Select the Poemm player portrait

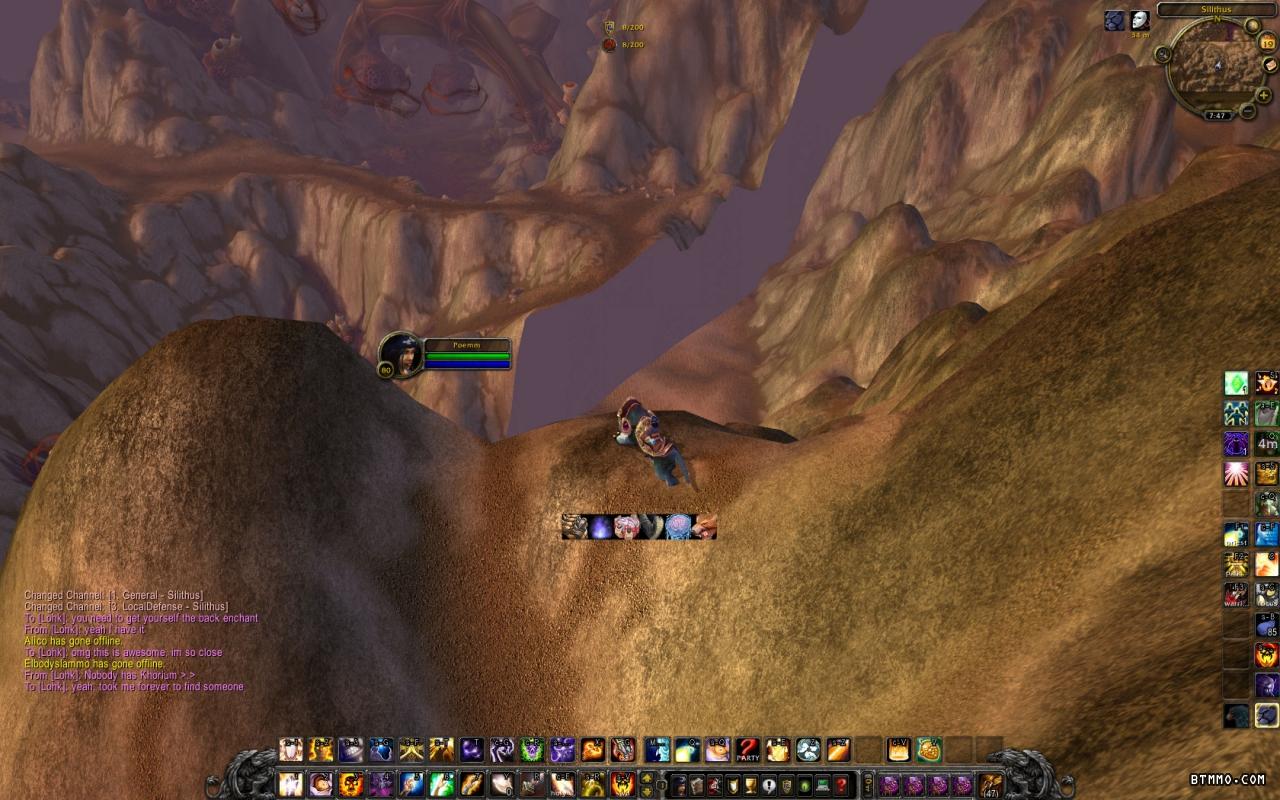pyautogui.click(x=401, y=355)
